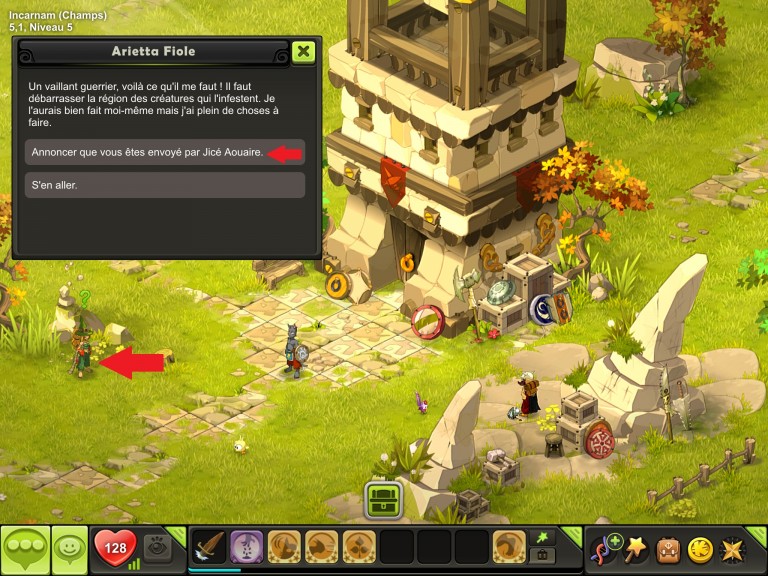Click the green pin icon beside hotbar
This screenshot has height=576, width=768.
point(543,538)
